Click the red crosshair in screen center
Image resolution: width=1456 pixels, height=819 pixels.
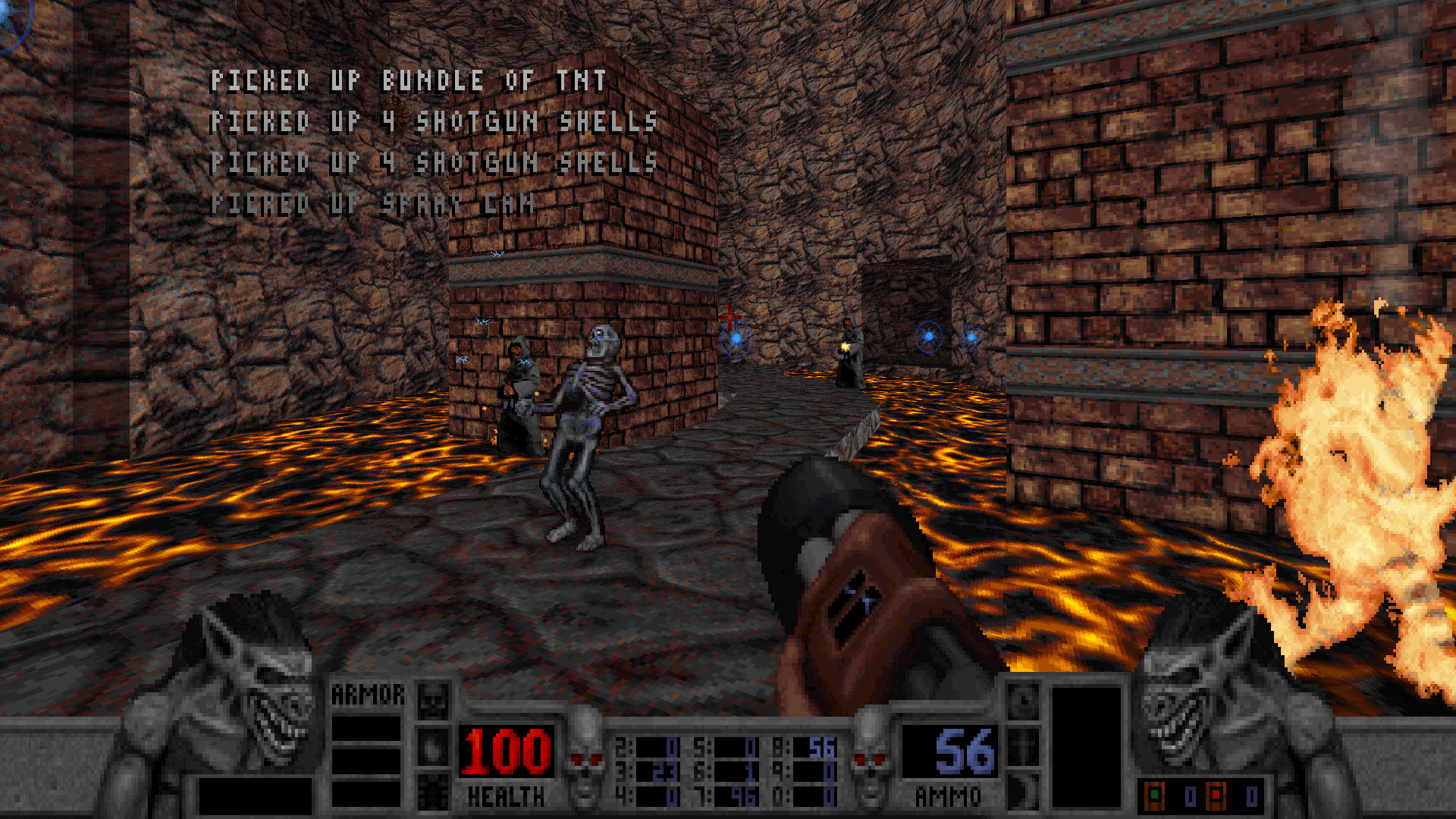click(730, 318)
